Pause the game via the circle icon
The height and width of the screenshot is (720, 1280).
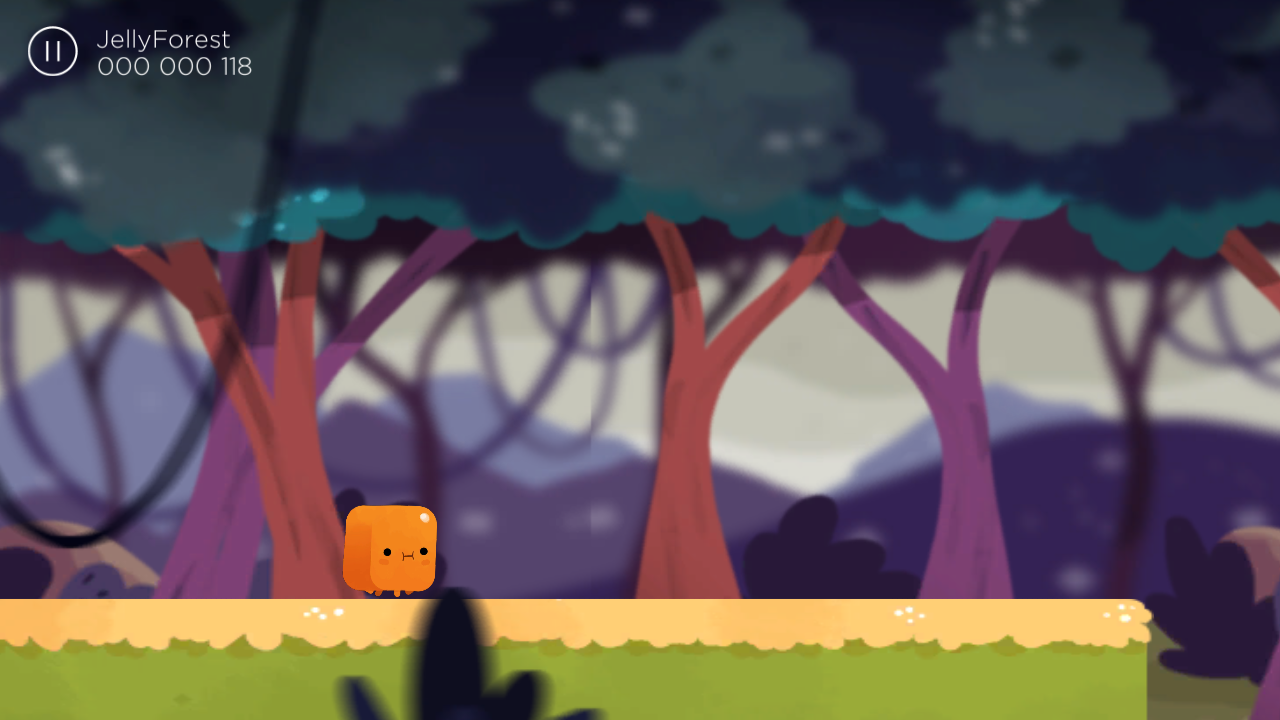52,51
